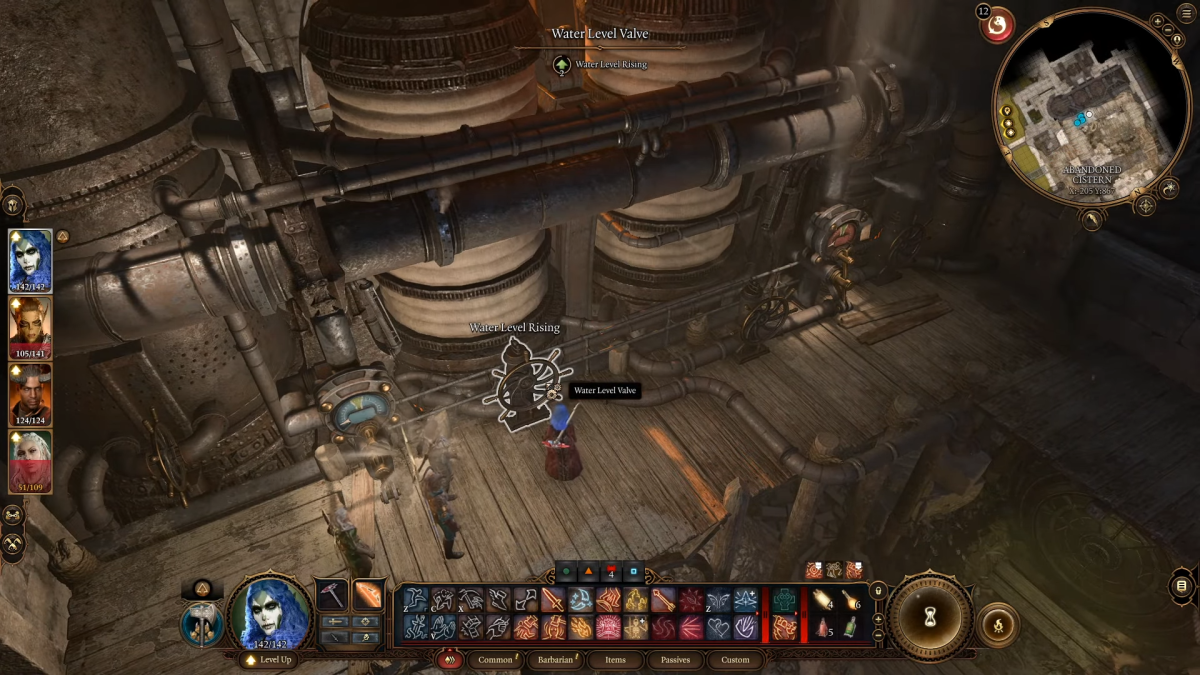End turn with the hourglass button

[932, 617]
